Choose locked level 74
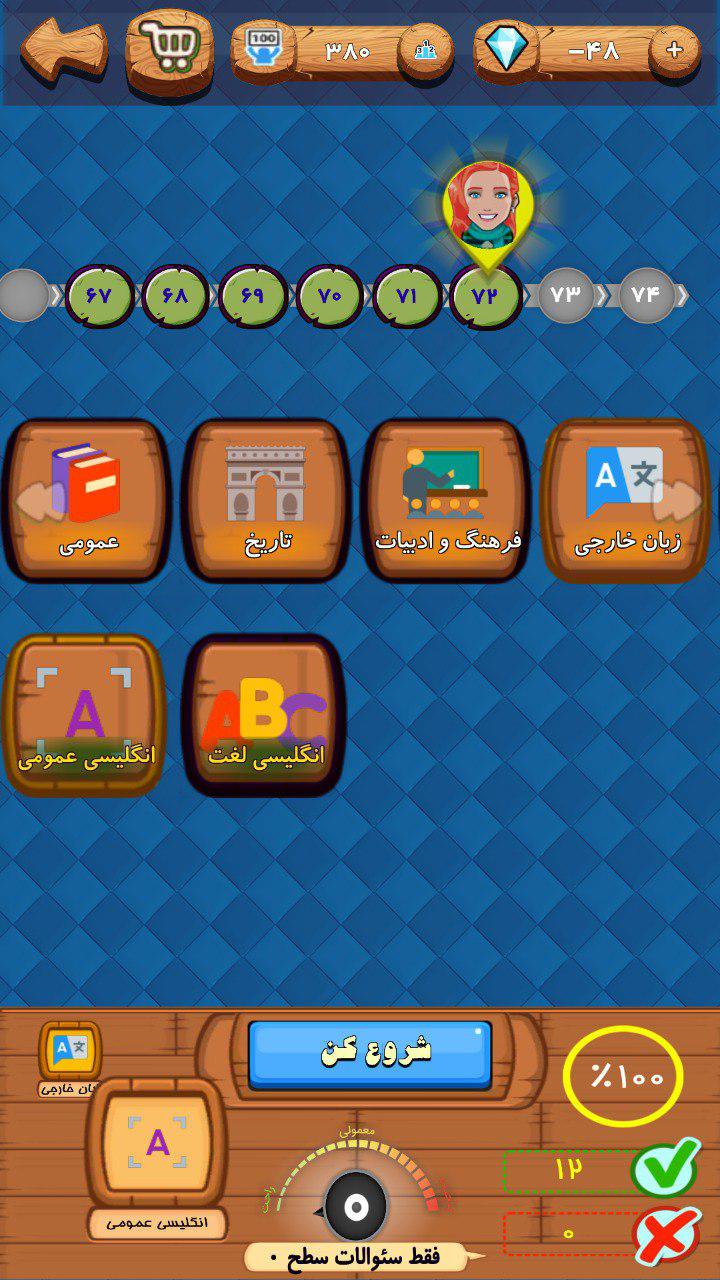This screenshot has width=720, height=1280. [x=646, y=296]
